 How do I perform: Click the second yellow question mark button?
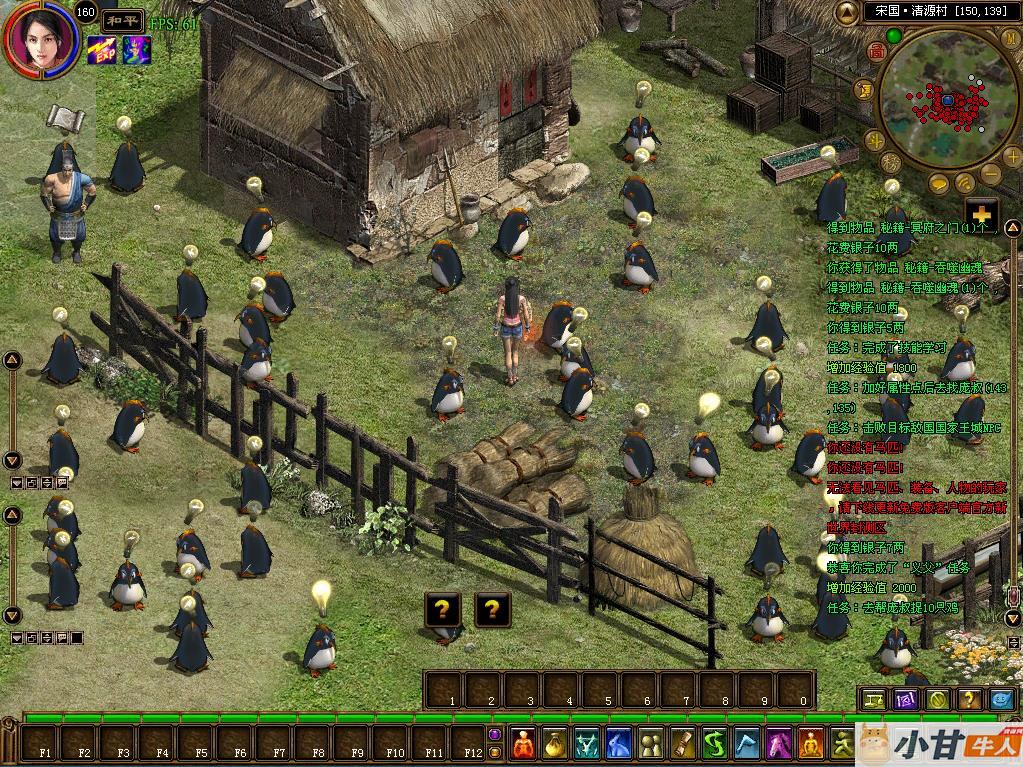(x=492, y=607)
